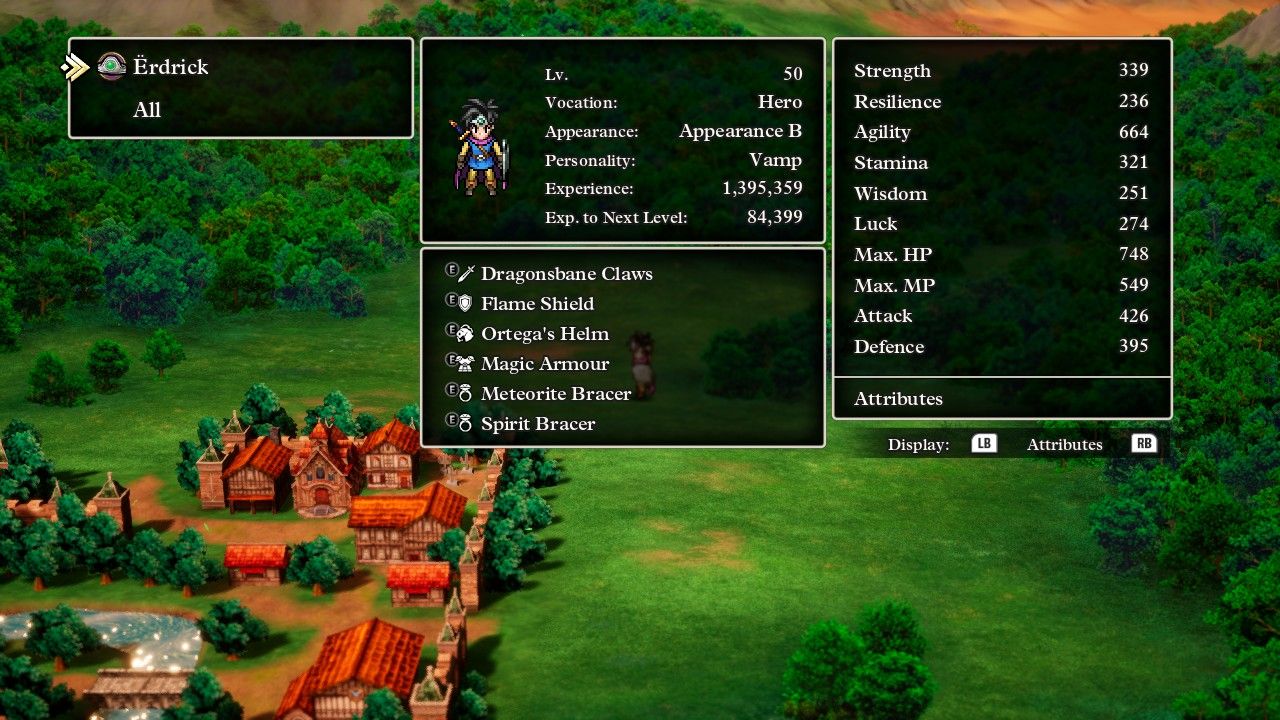Select Ortega's Helm equipment row
Image resolution: width=1280 pixels, height=720 pixels.
[x=544, y=334]
